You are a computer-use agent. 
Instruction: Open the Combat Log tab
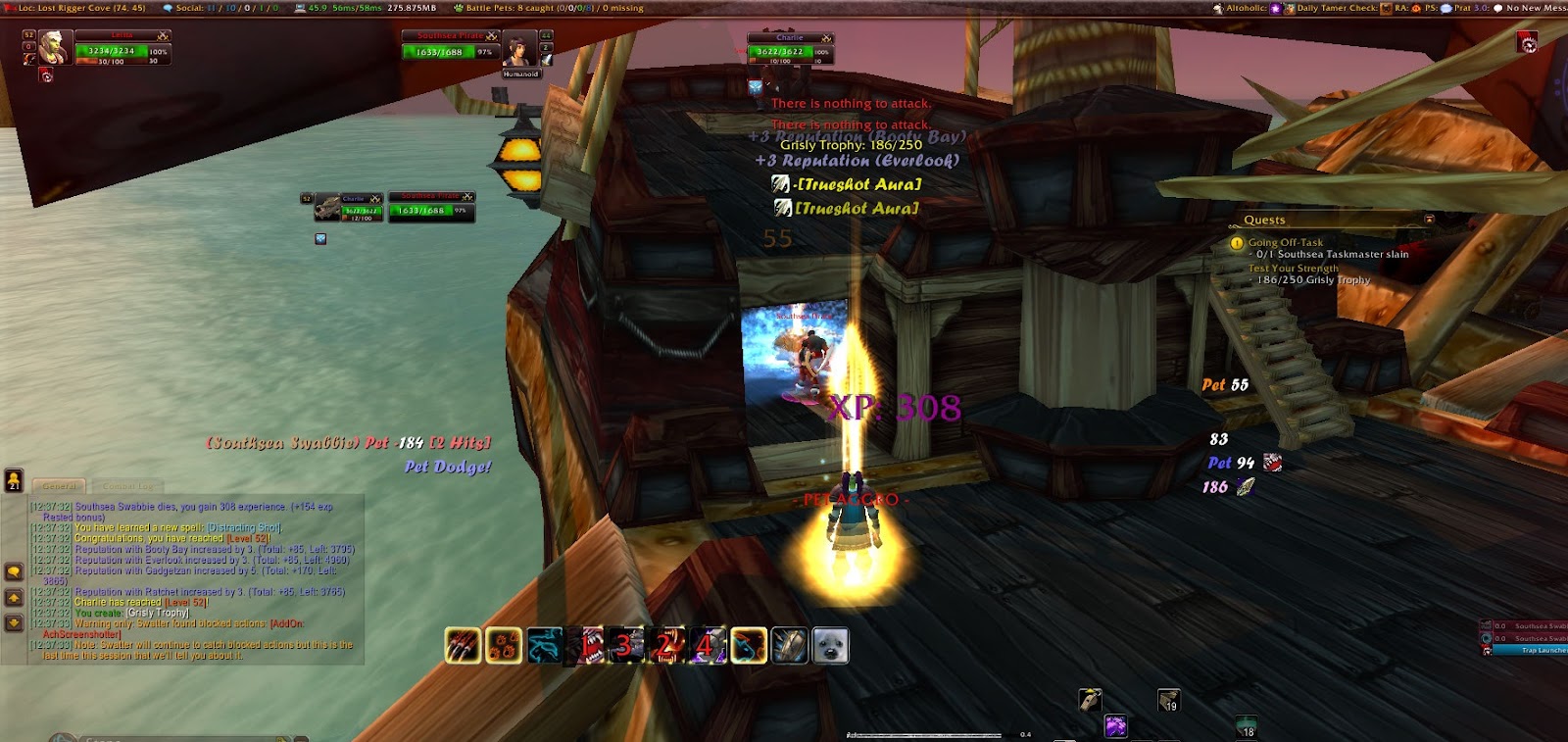tap(126, 486)
